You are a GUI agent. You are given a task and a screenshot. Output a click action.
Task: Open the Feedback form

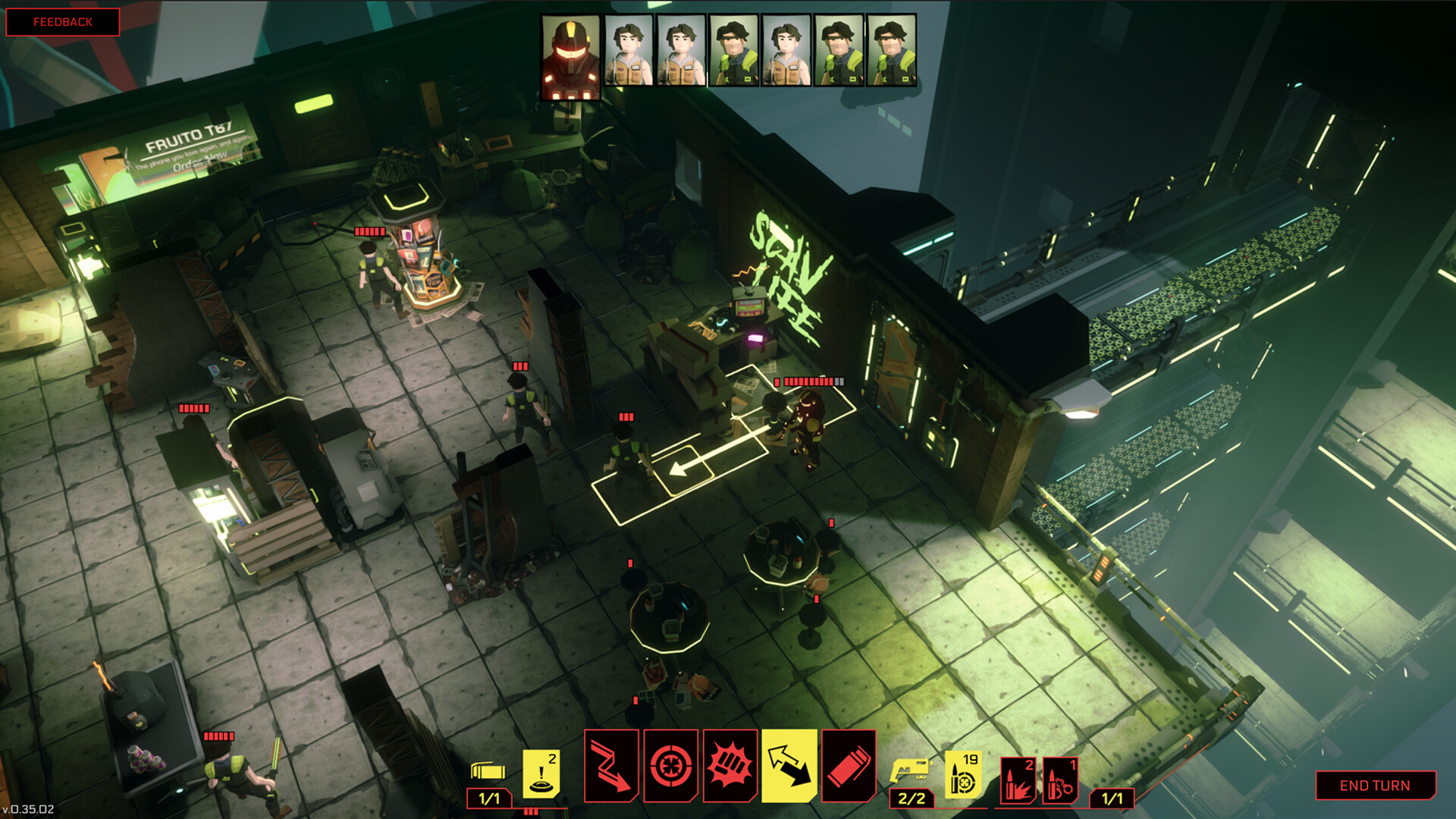pos(63,22)
